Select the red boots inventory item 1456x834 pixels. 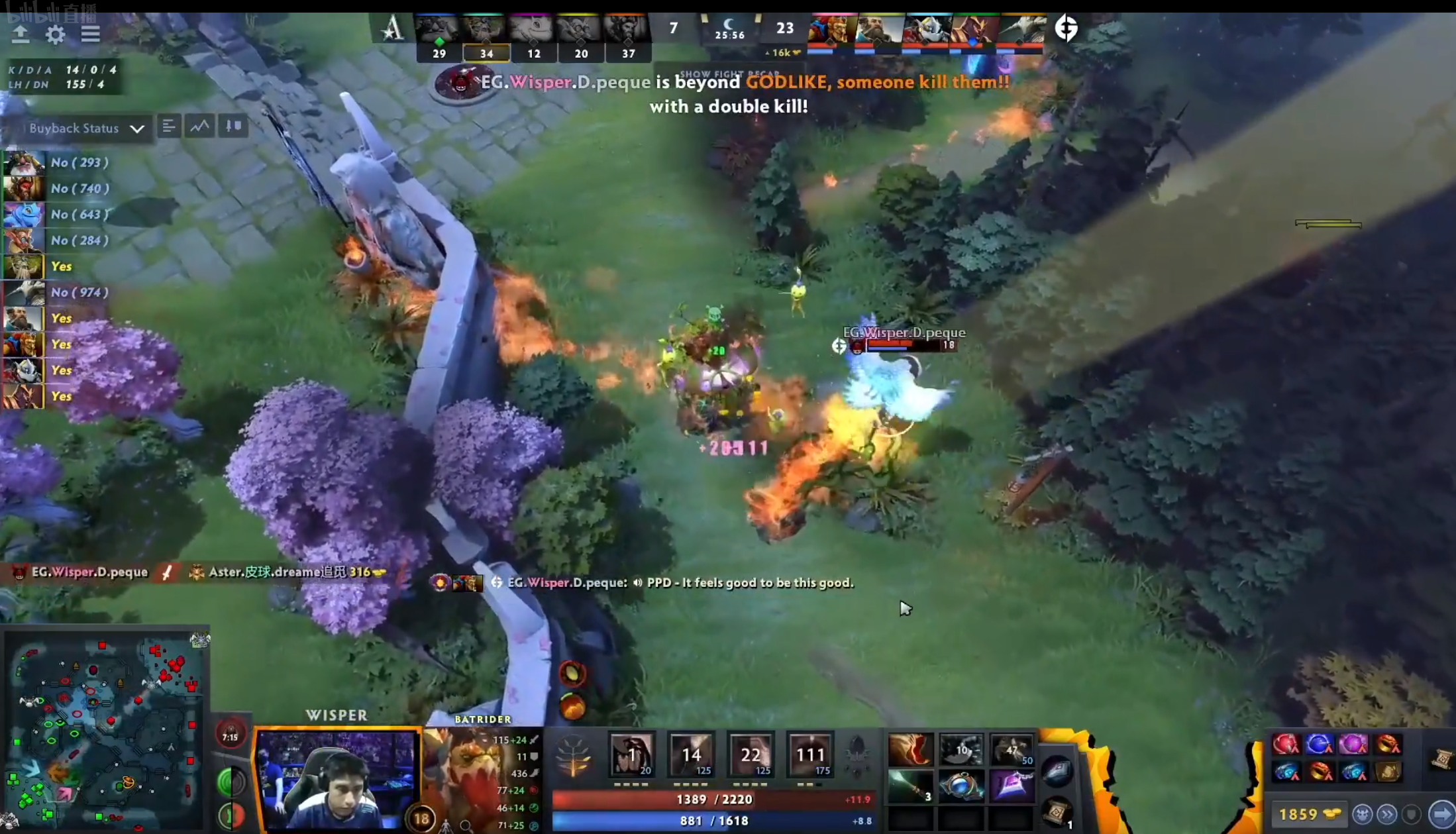pyautogui.click(x=910, y=749)
